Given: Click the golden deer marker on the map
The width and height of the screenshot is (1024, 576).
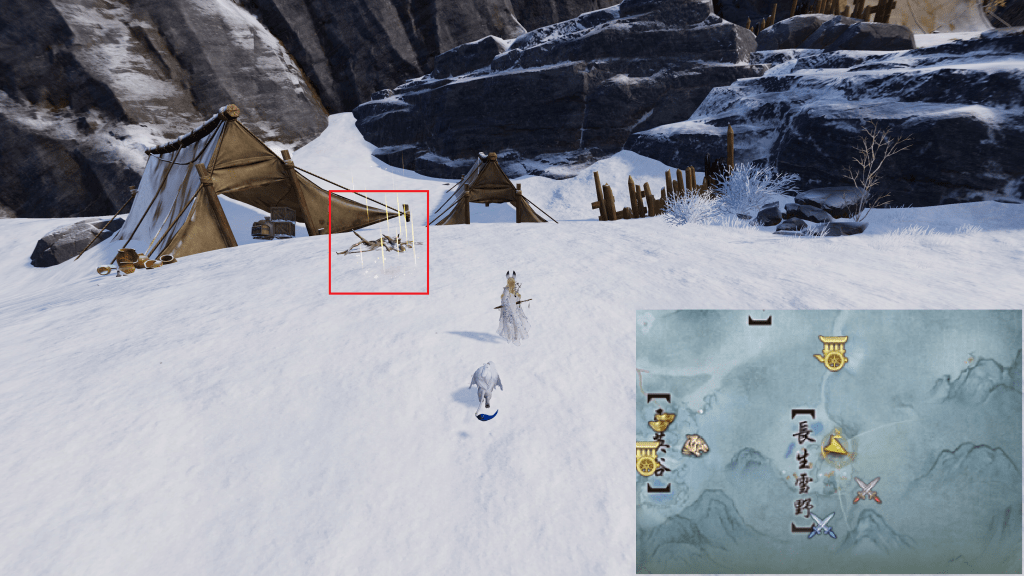Looking at the screenshot, I should click(x=836, y=446).
